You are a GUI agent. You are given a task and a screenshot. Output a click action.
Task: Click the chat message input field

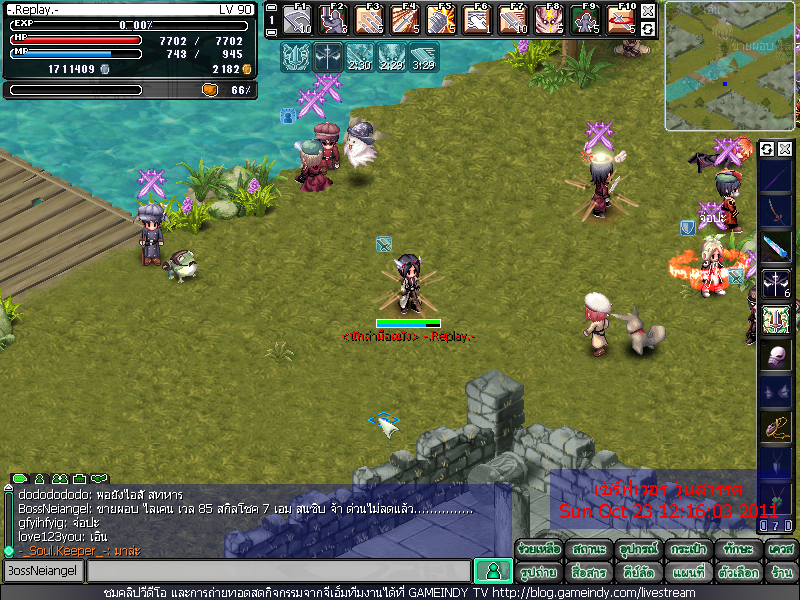[278, 571]
